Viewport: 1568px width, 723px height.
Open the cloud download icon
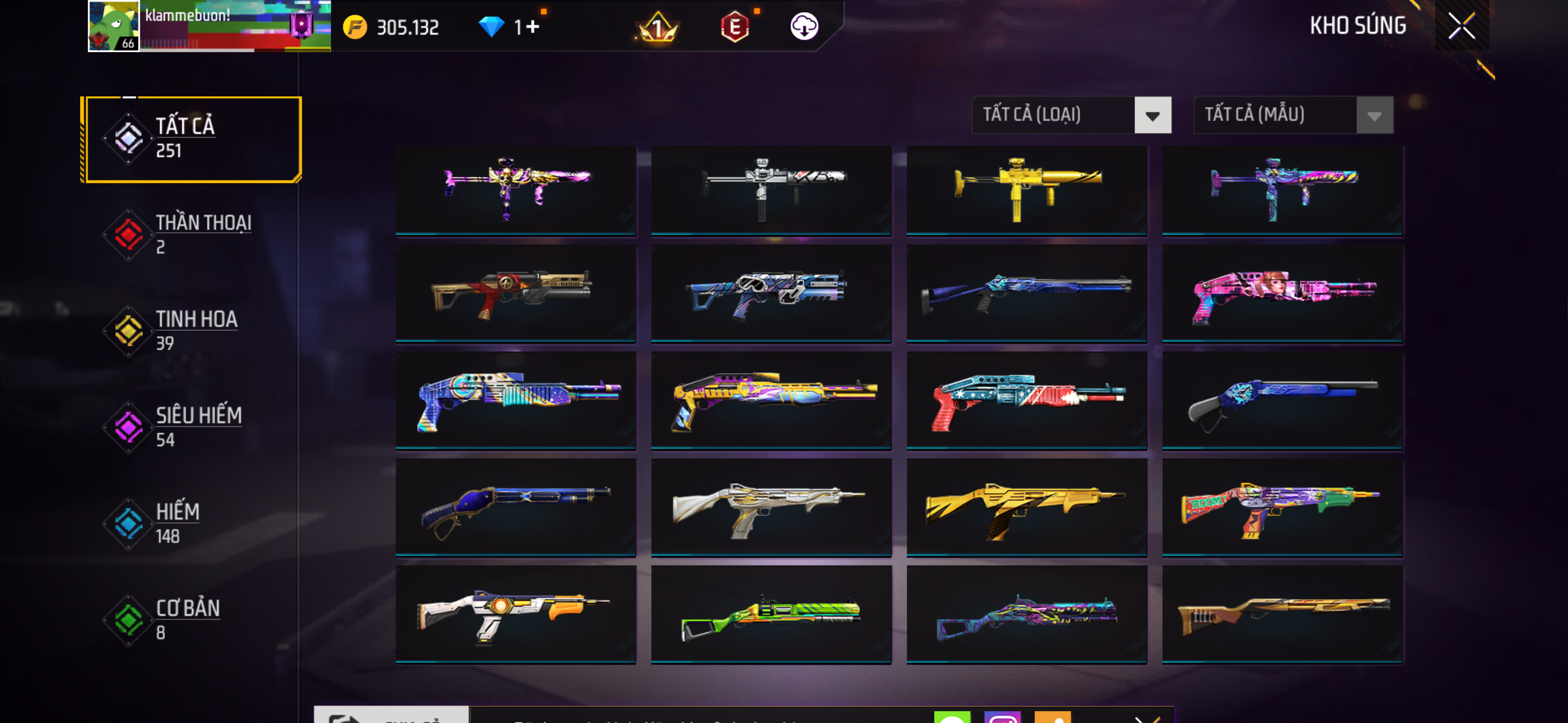click(804, 27)
